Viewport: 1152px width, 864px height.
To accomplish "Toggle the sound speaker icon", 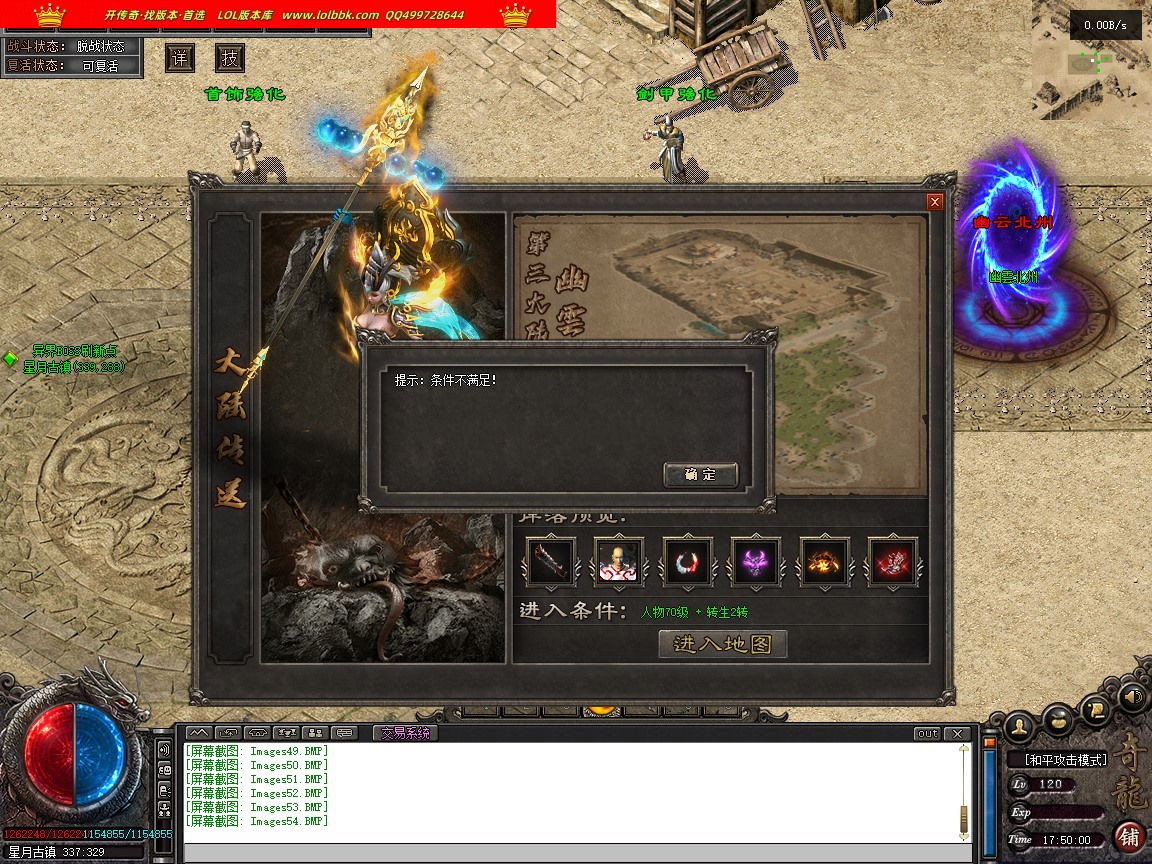I will (1132, 695).
